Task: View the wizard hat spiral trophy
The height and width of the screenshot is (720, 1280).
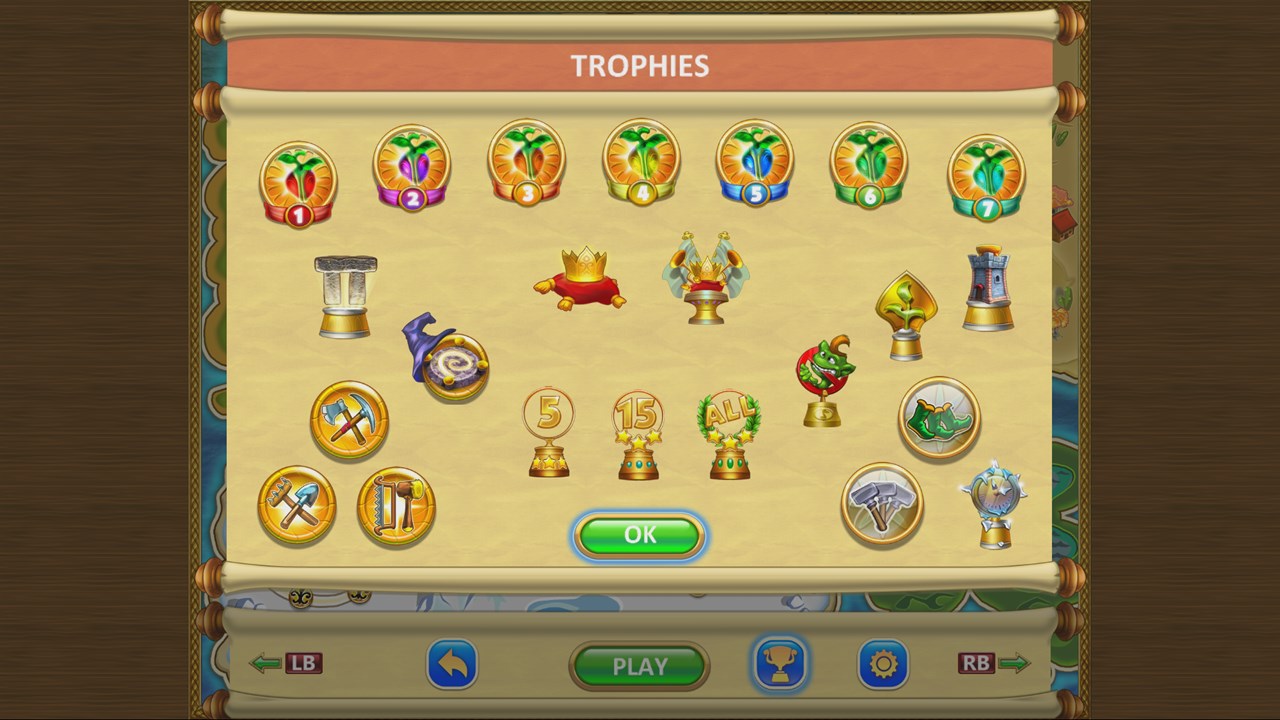Action: pos(446,358)
